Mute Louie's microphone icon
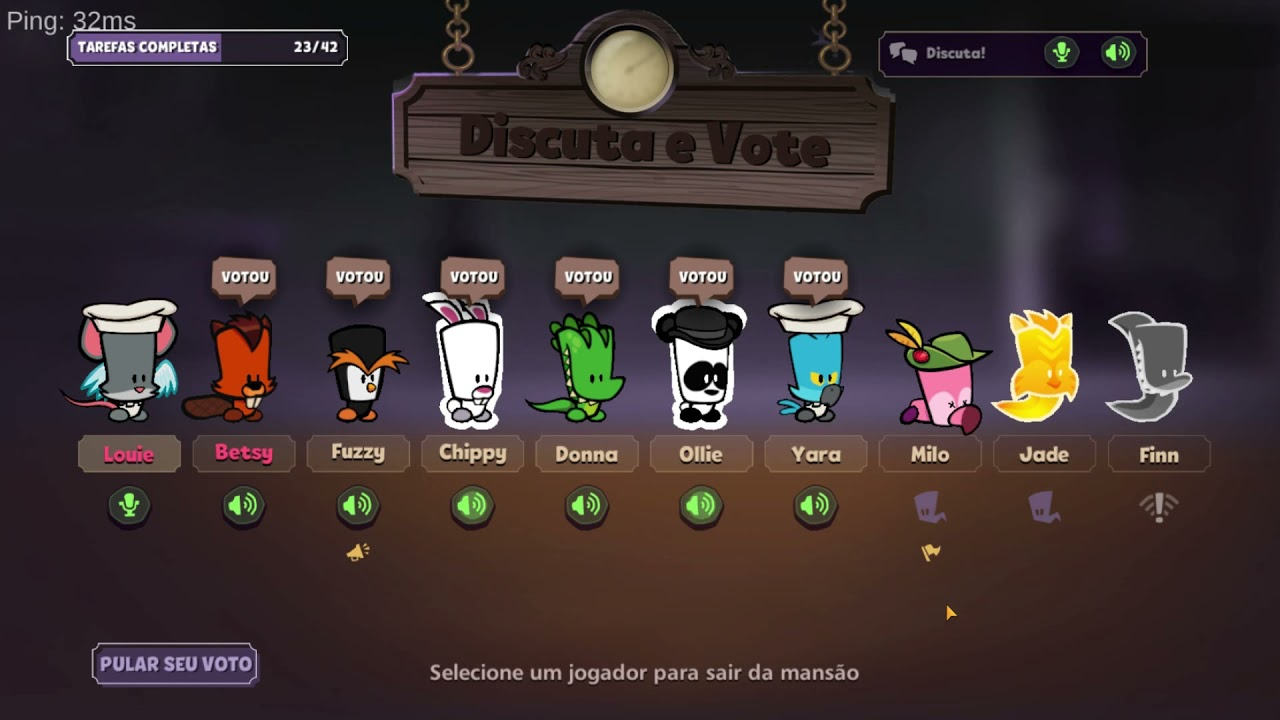The height and width of the screenshot is (720, 1280). click(129, 506)
